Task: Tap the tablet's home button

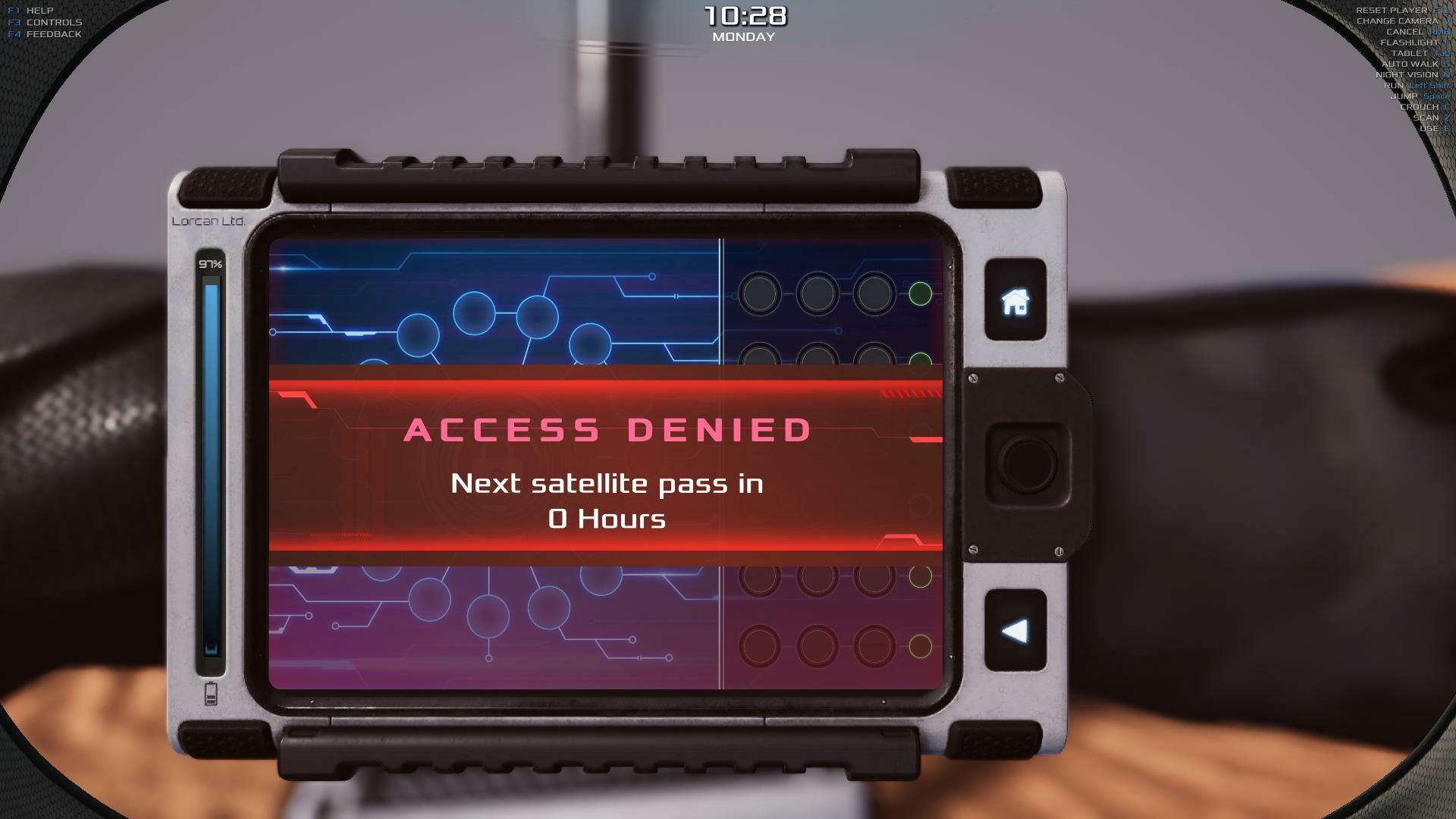Action: 1015,301
